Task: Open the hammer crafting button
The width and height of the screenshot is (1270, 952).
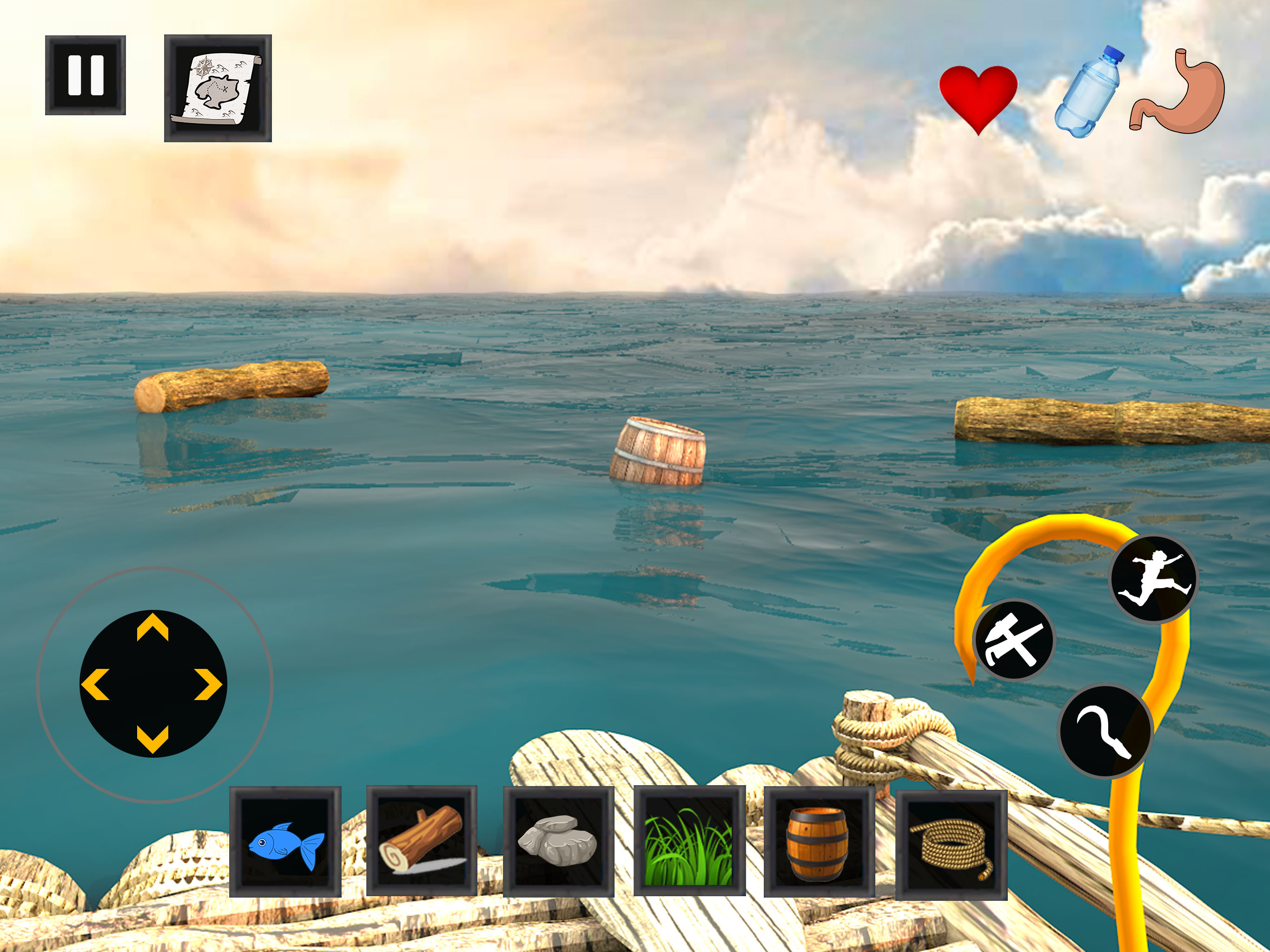Action: (1014, 640)
